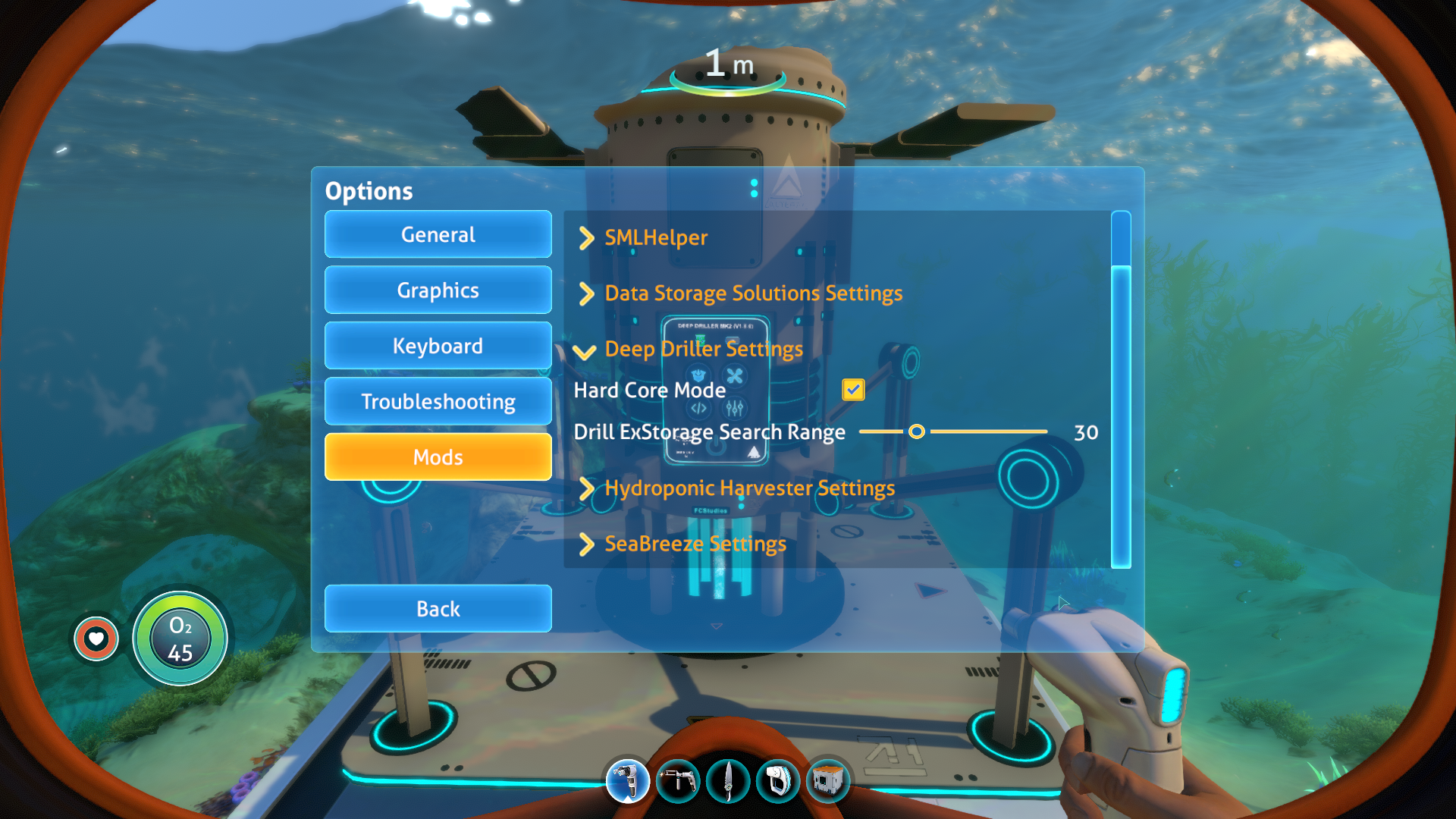This screenshot has width=1456, height=819.
Task: Toggle the Hard Core Mode checkbox
Action: pos(853,390)
